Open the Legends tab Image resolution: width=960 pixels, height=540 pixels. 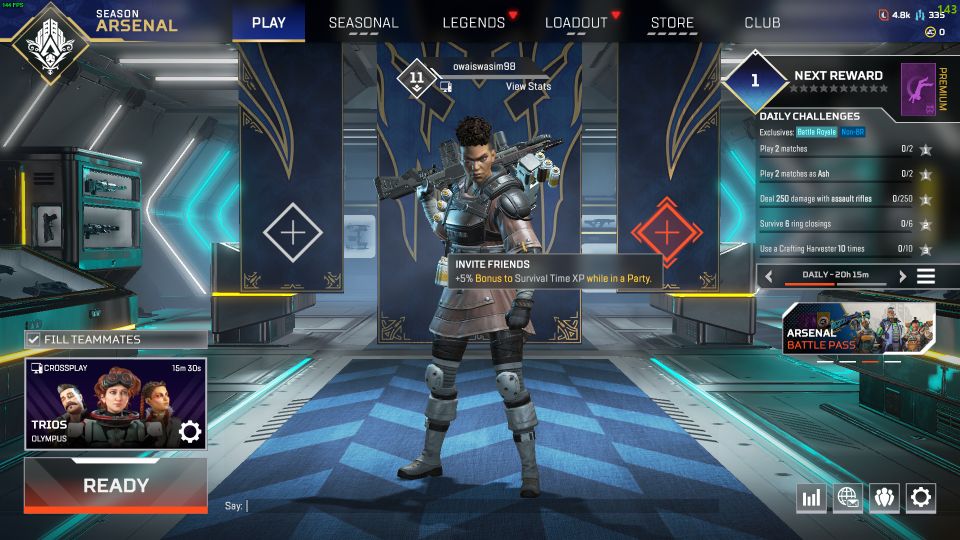(474, 23)
